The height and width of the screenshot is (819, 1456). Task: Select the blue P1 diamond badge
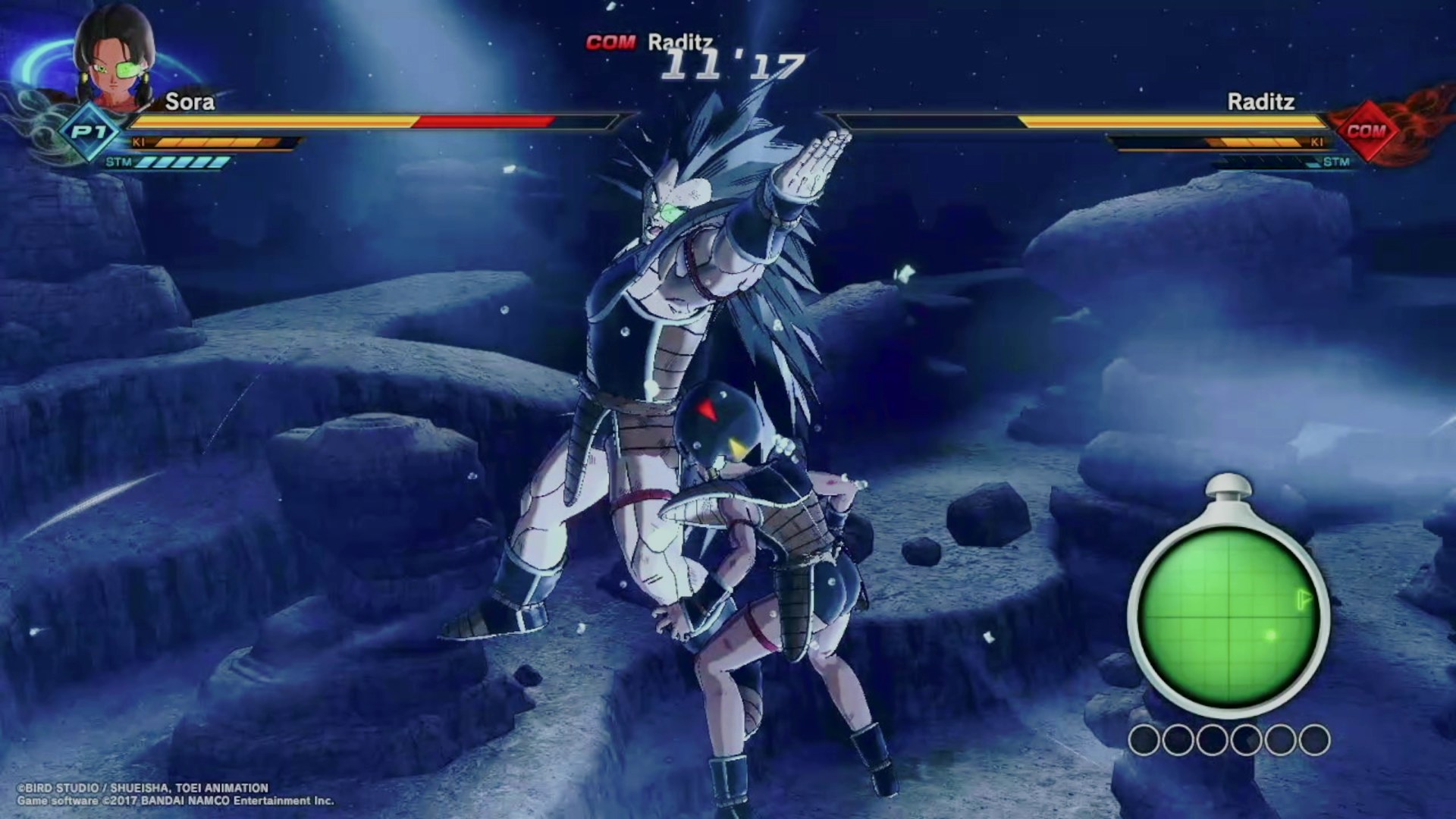pyautogui.click(x=89, y=132)
